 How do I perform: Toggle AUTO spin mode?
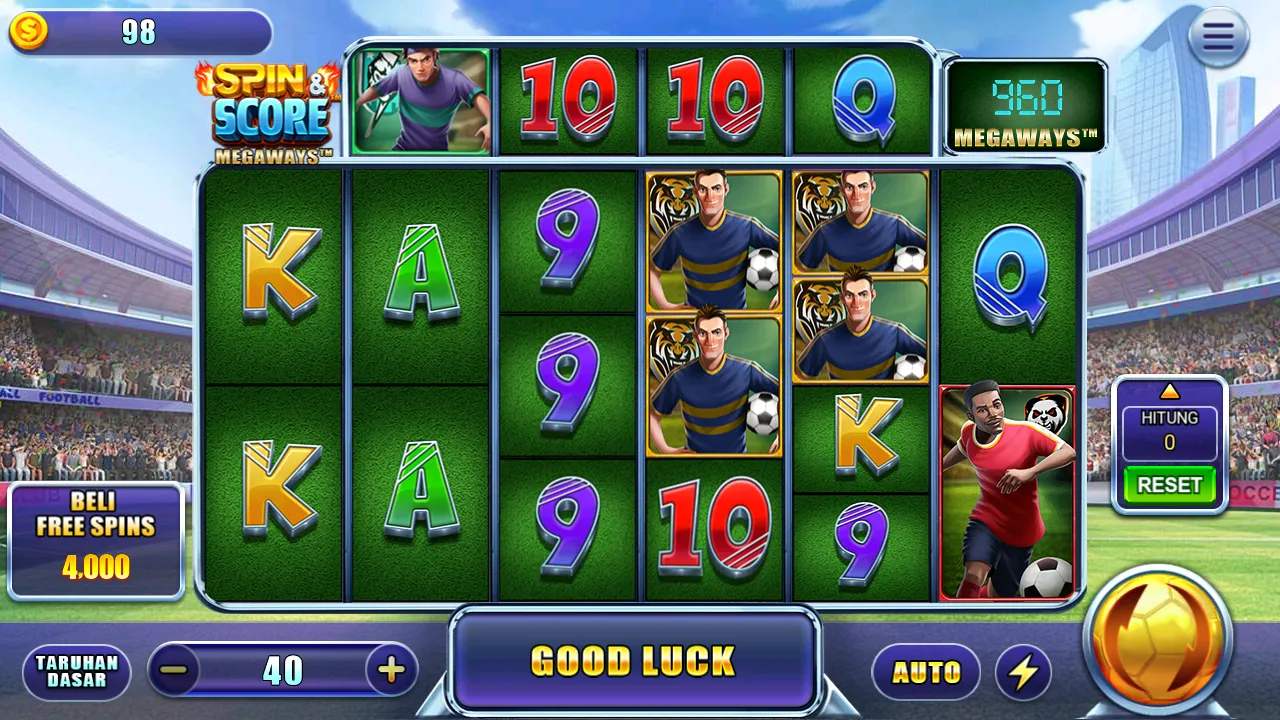click(x=925, y=671)
